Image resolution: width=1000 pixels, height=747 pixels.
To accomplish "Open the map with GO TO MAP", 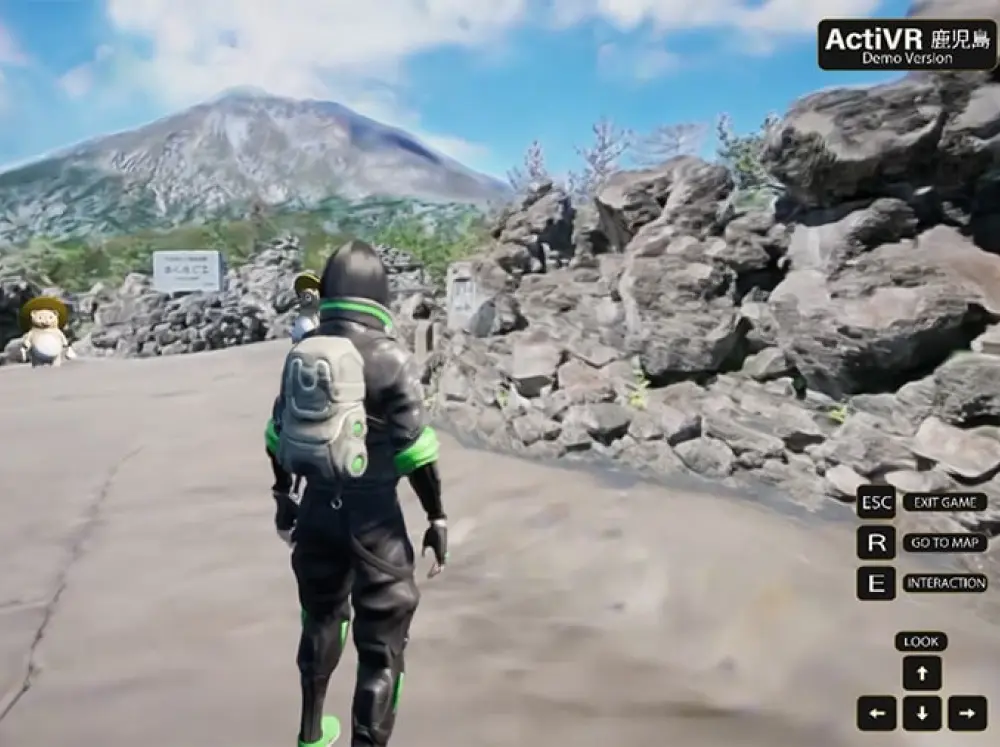I will click(944, 543).
